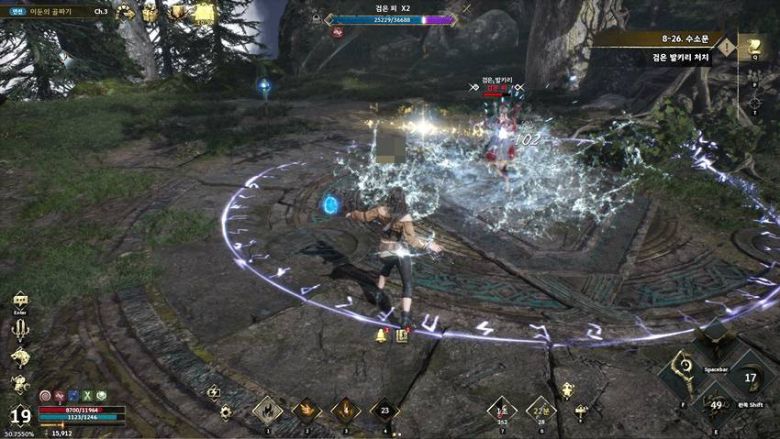
Task: Open the gear settings icon near the hotbar
Action: tap(225, 412)
